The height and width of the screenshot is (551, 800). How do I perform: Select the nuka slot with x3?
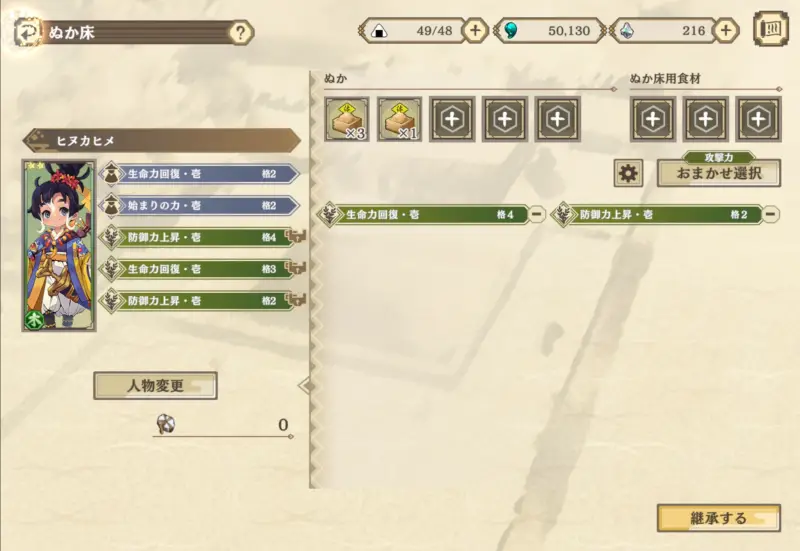click(346, 119)
